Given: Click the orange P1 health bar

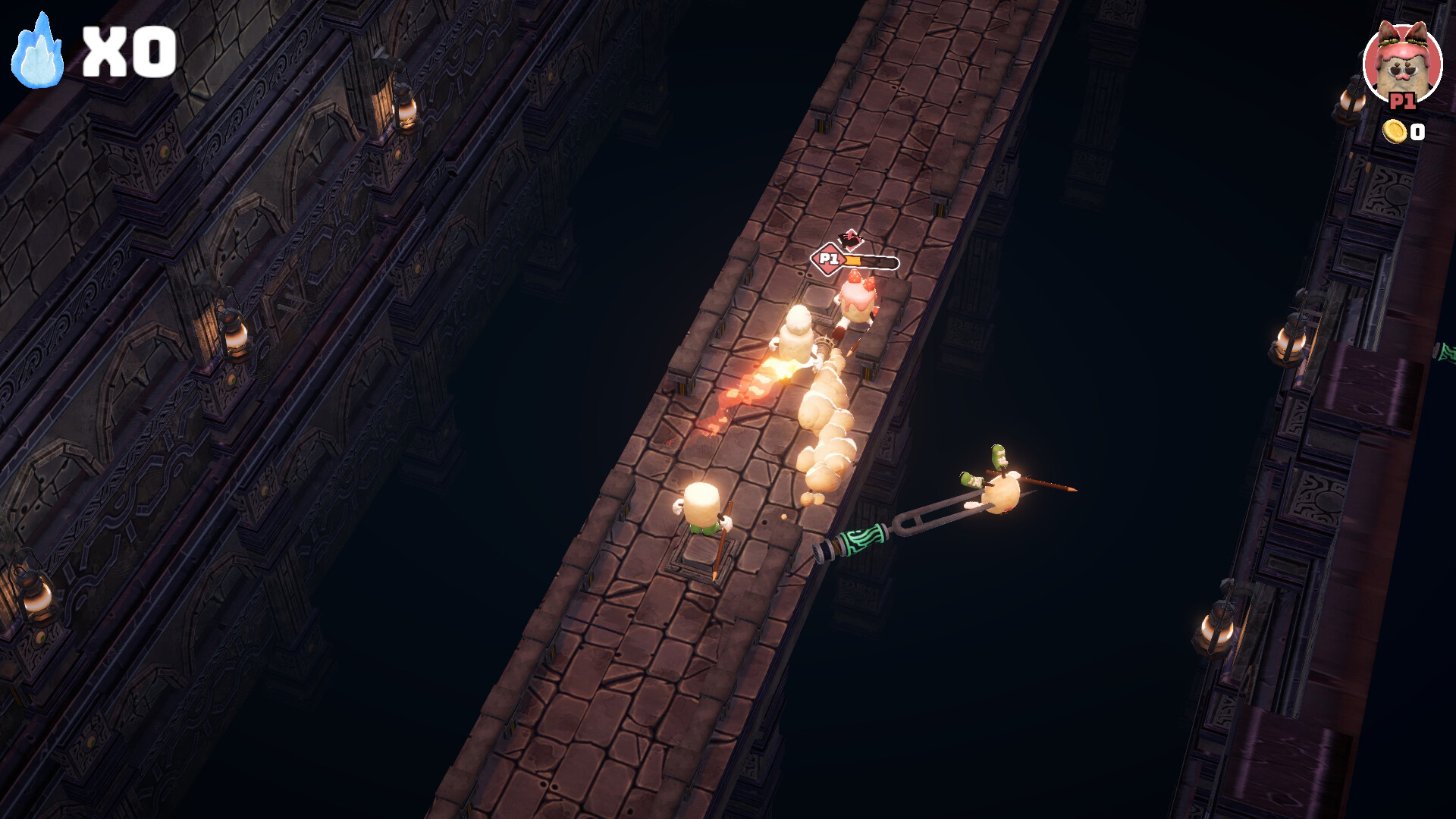Looking at the screenshot, I should 855,259.
